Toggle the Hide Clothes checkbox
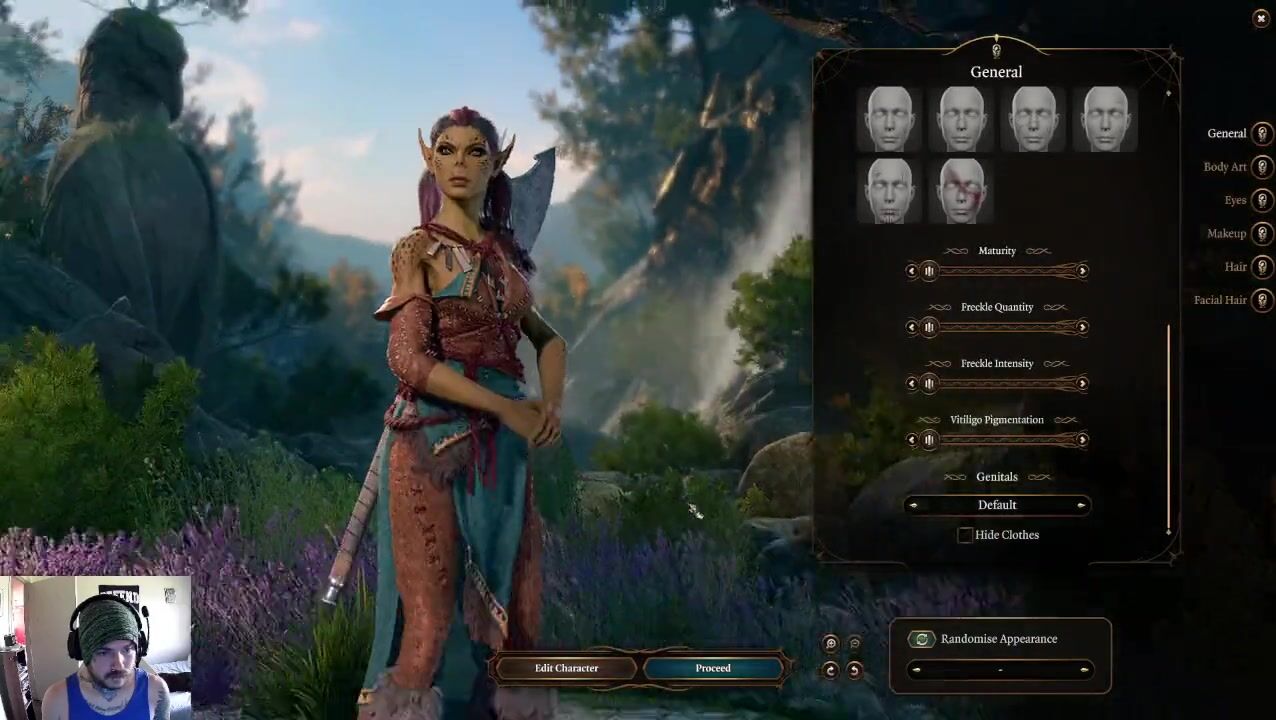The image size is (1276, 720). pyautogui.click(x=965, y=535)
